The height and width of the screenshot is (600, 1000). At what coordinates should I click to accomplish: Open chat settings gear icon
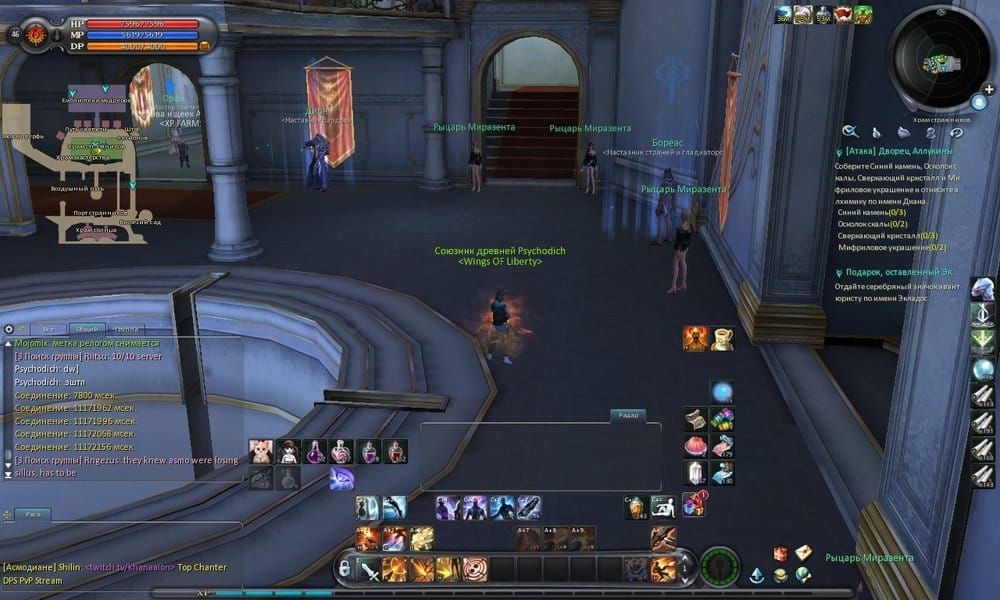(9, 329)
